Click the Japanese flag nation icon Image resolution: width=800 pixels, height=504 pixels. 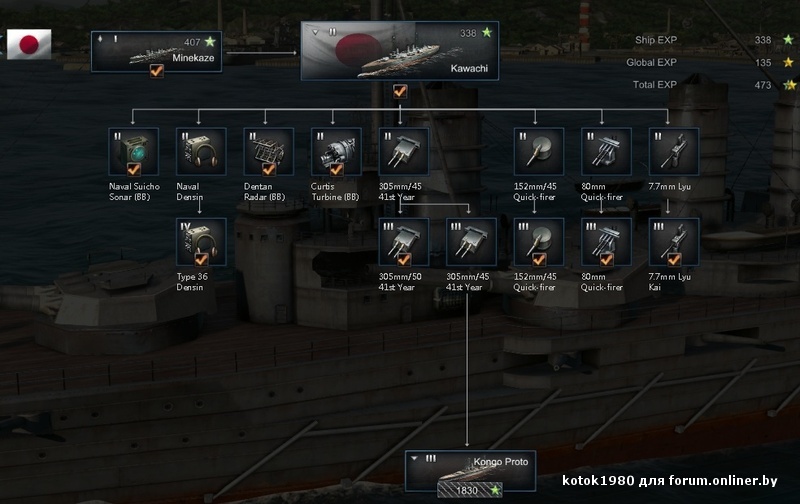click(x=29, y=44)
